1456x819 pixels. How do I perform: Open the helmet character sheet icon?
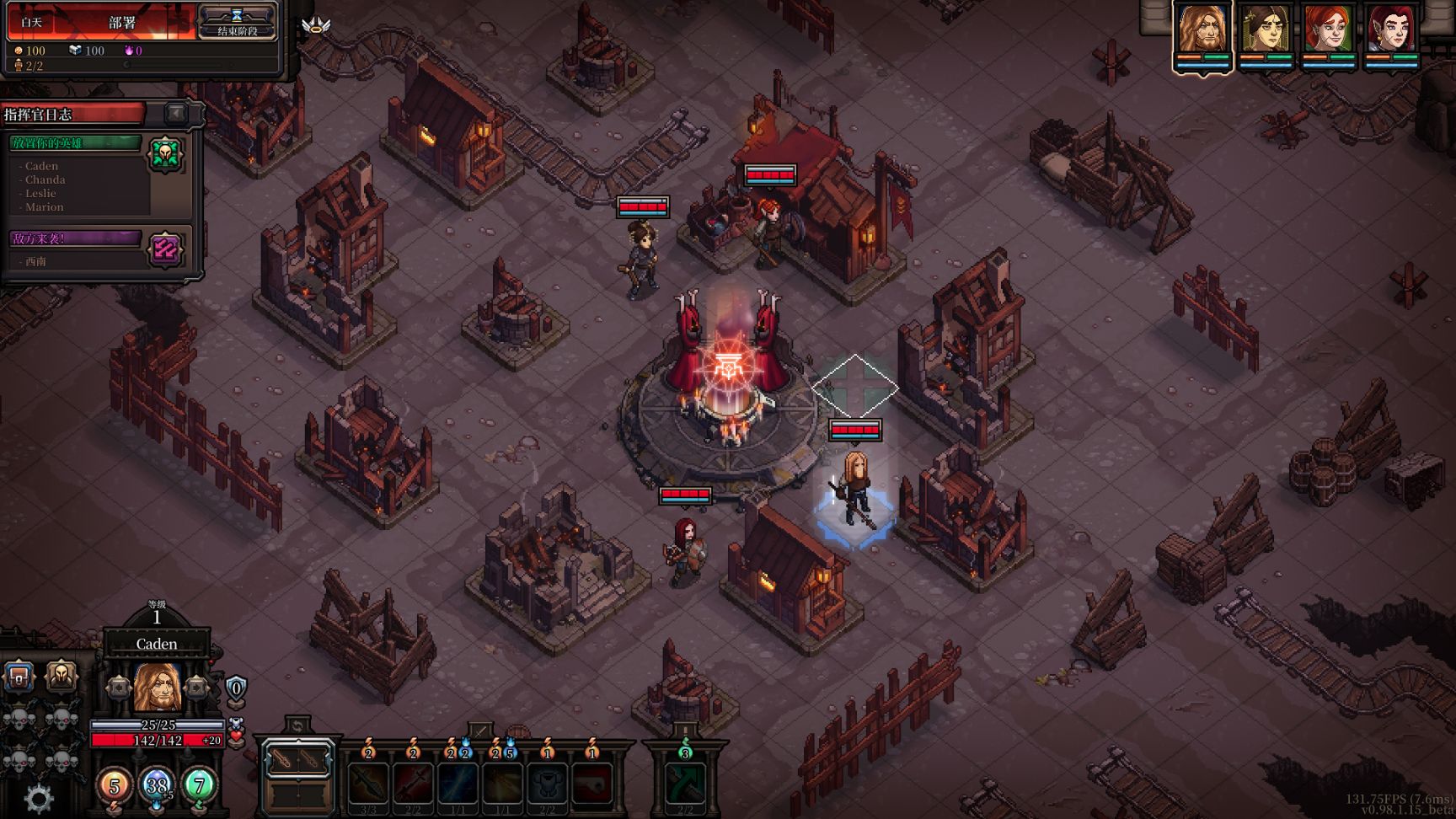pyautogui.click(x=61, y=676)
